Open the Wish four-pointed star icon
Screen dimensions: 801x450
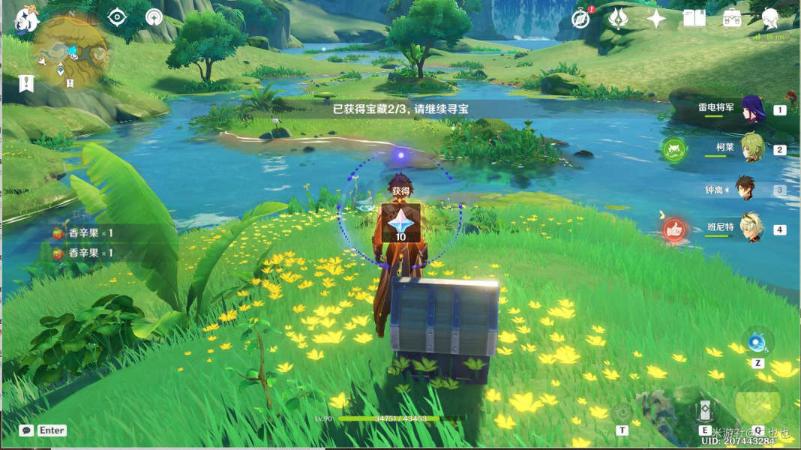[656, 18]
